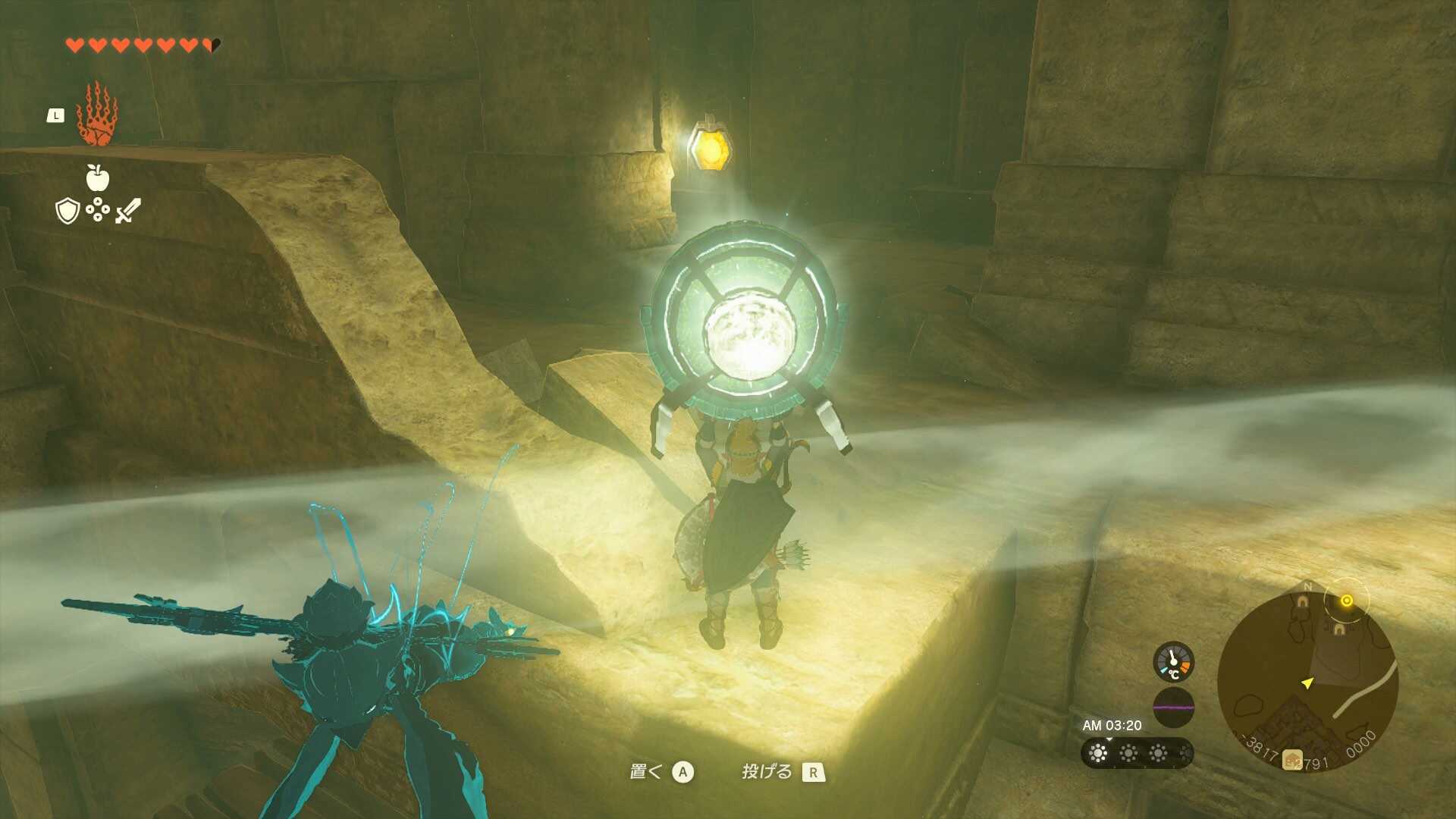This screenshot has width=1456, height=819.
Task: Activate the orange Ultrahand ability icon
Action: [x=96, y=115]
